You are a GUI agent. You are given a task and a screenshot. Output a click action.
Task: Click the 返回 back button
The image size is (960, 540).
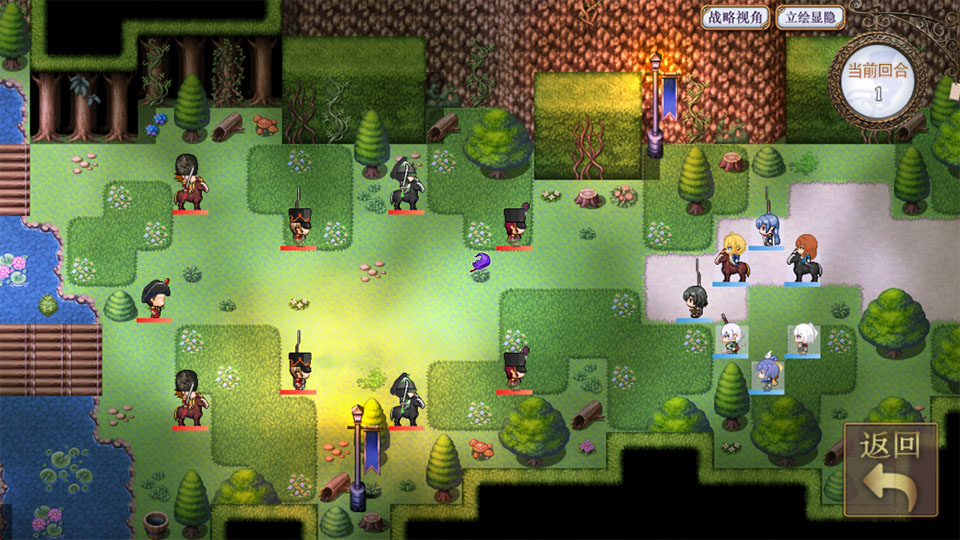(890, 469)
